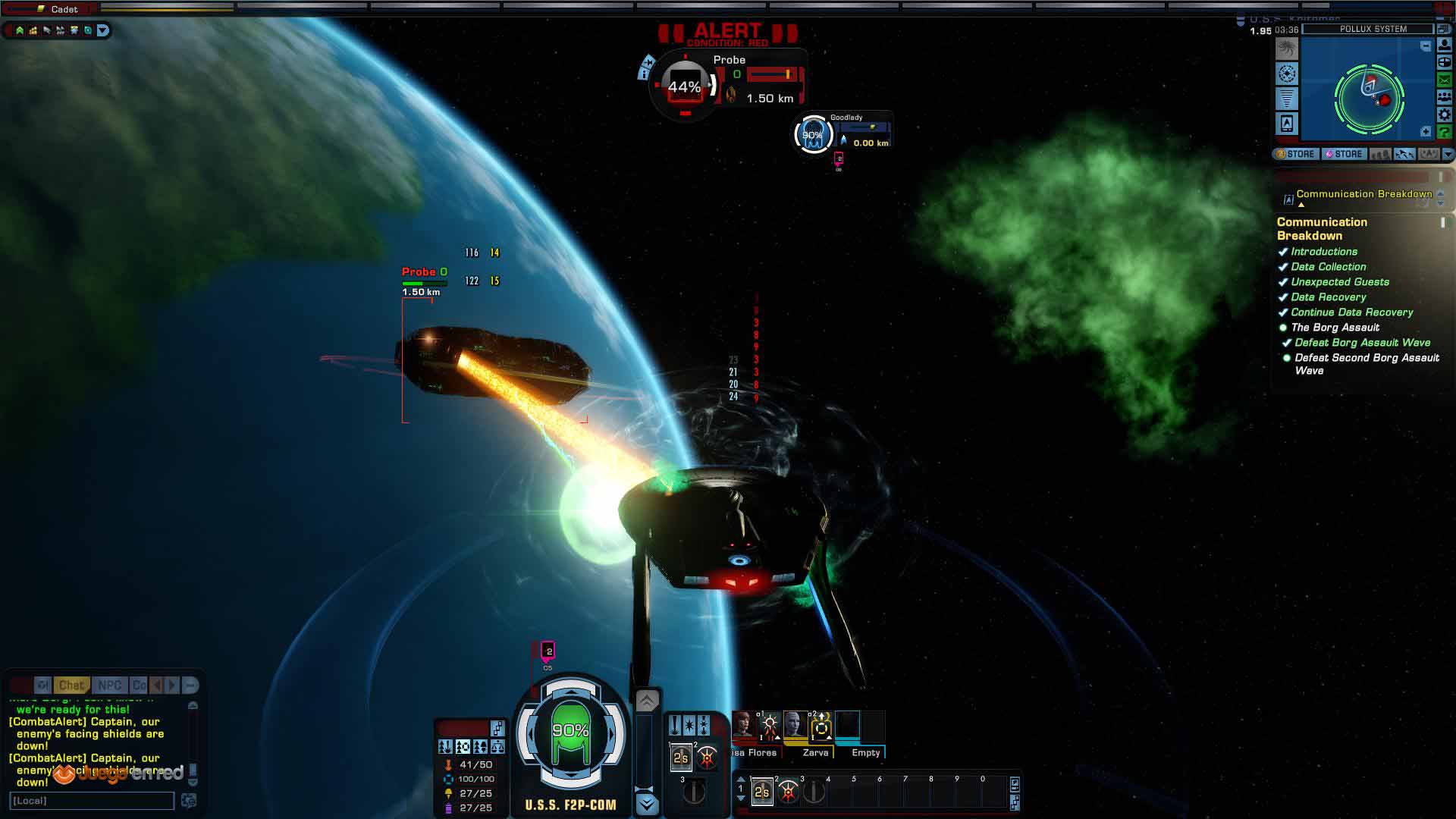1456x819 pixels.
Task: Decrease throttle with the down chevron button
Action: (x=647, y=804)
